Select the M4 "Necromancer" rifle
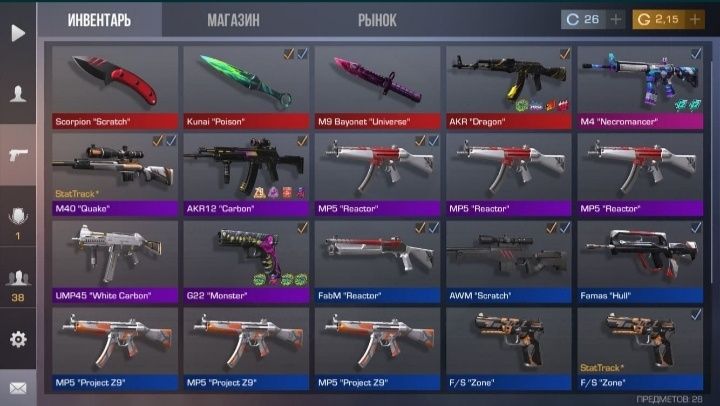The width and height of the screenshot is (720, 406). (641, 87)
